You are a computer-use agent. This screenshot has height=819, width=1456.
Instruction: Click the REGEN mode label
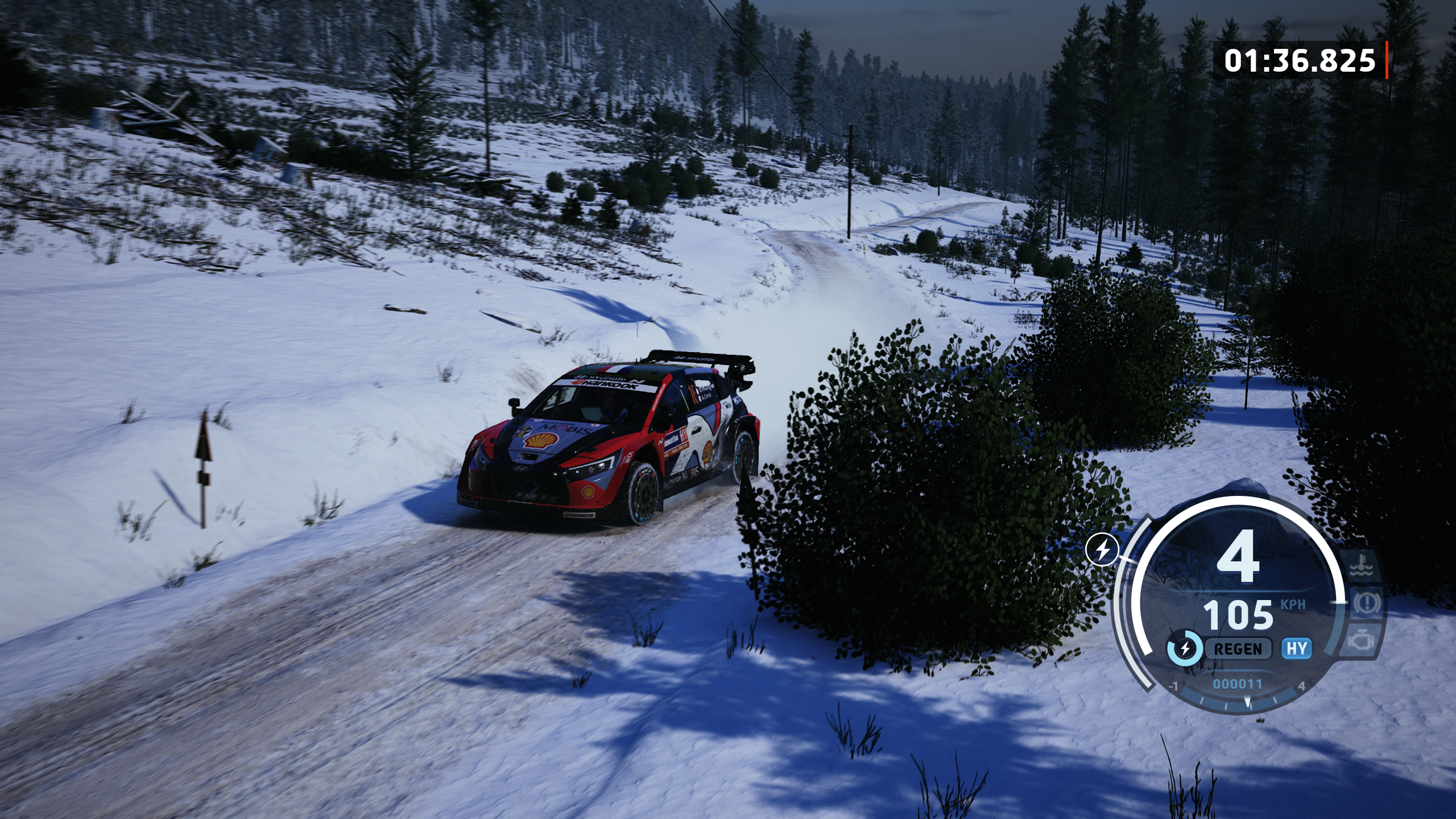click(x=1238, y=649)
